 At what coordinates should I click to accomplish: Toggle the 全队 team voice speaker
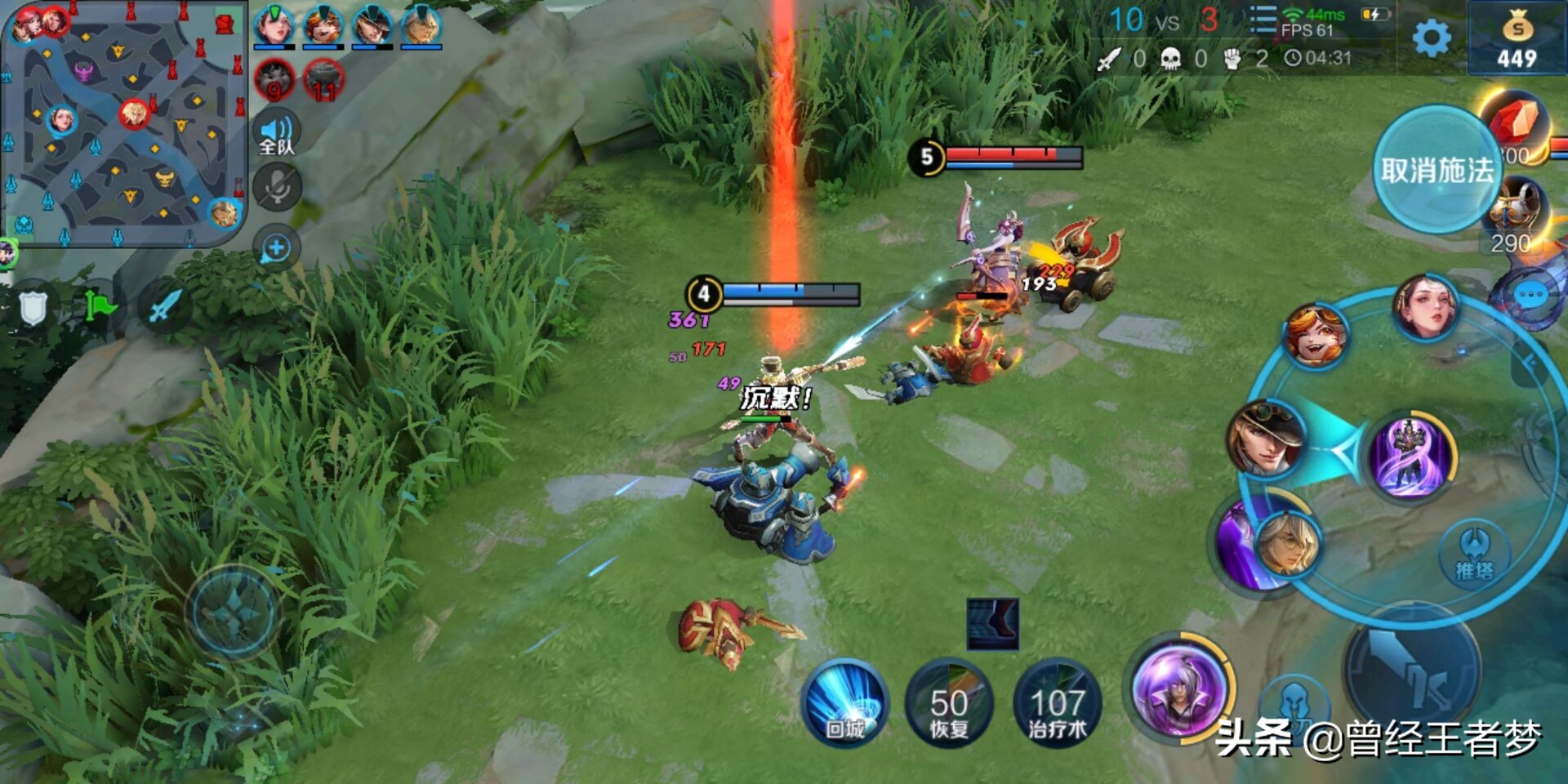pyautogui.click(x=277, y=134)
